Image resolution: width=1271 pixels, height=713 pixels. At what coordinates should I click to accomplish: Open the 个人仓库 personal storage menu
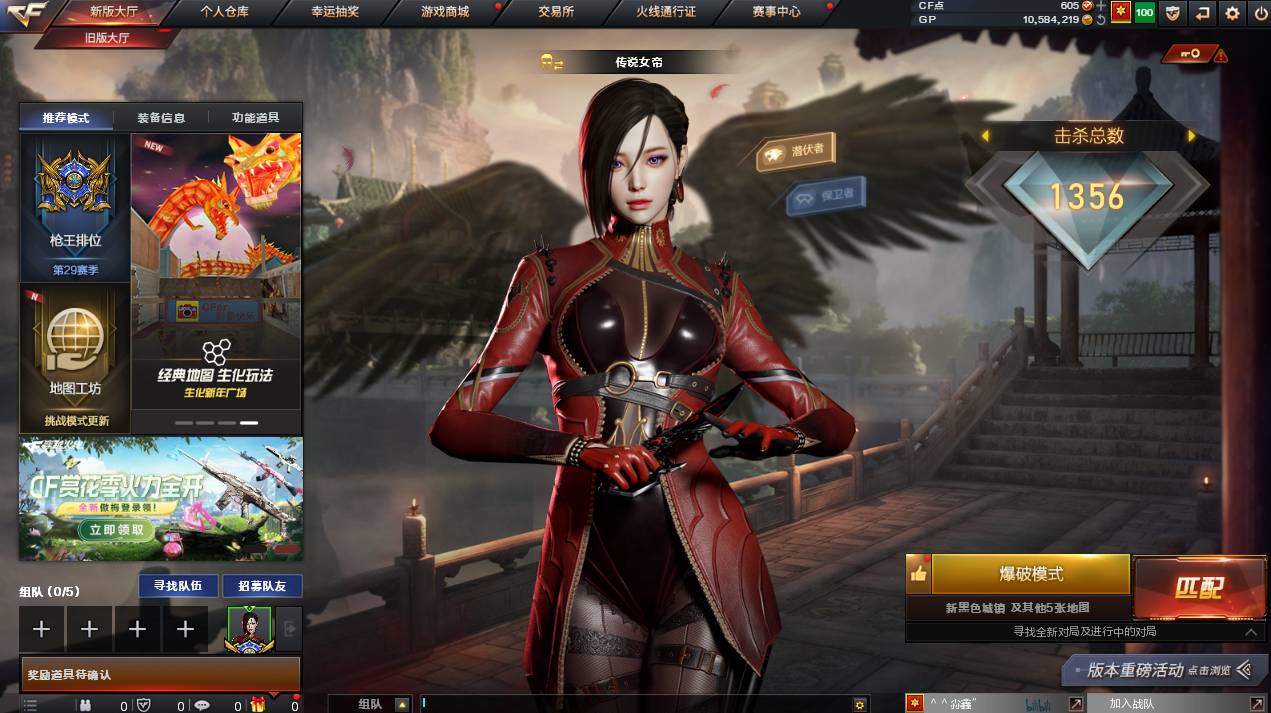224,12
